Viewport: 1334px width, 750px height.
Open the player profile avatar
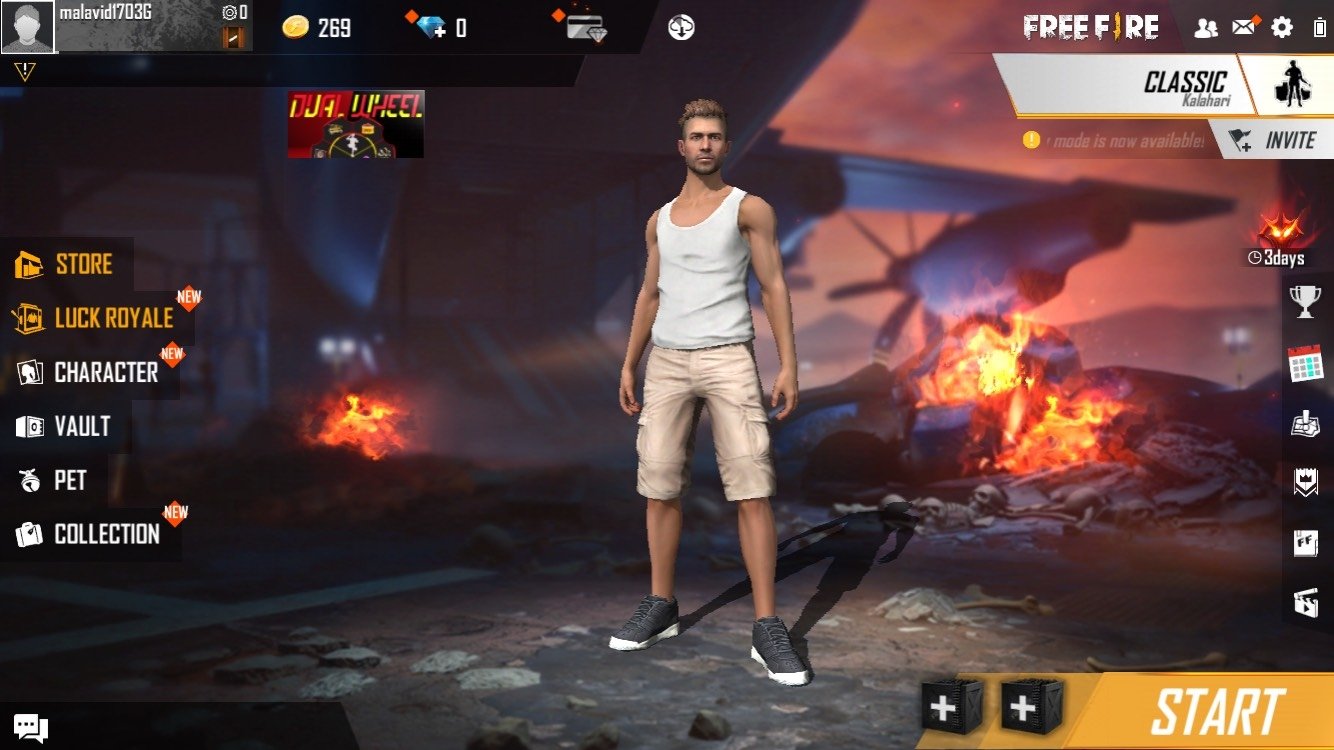(27, 27)
